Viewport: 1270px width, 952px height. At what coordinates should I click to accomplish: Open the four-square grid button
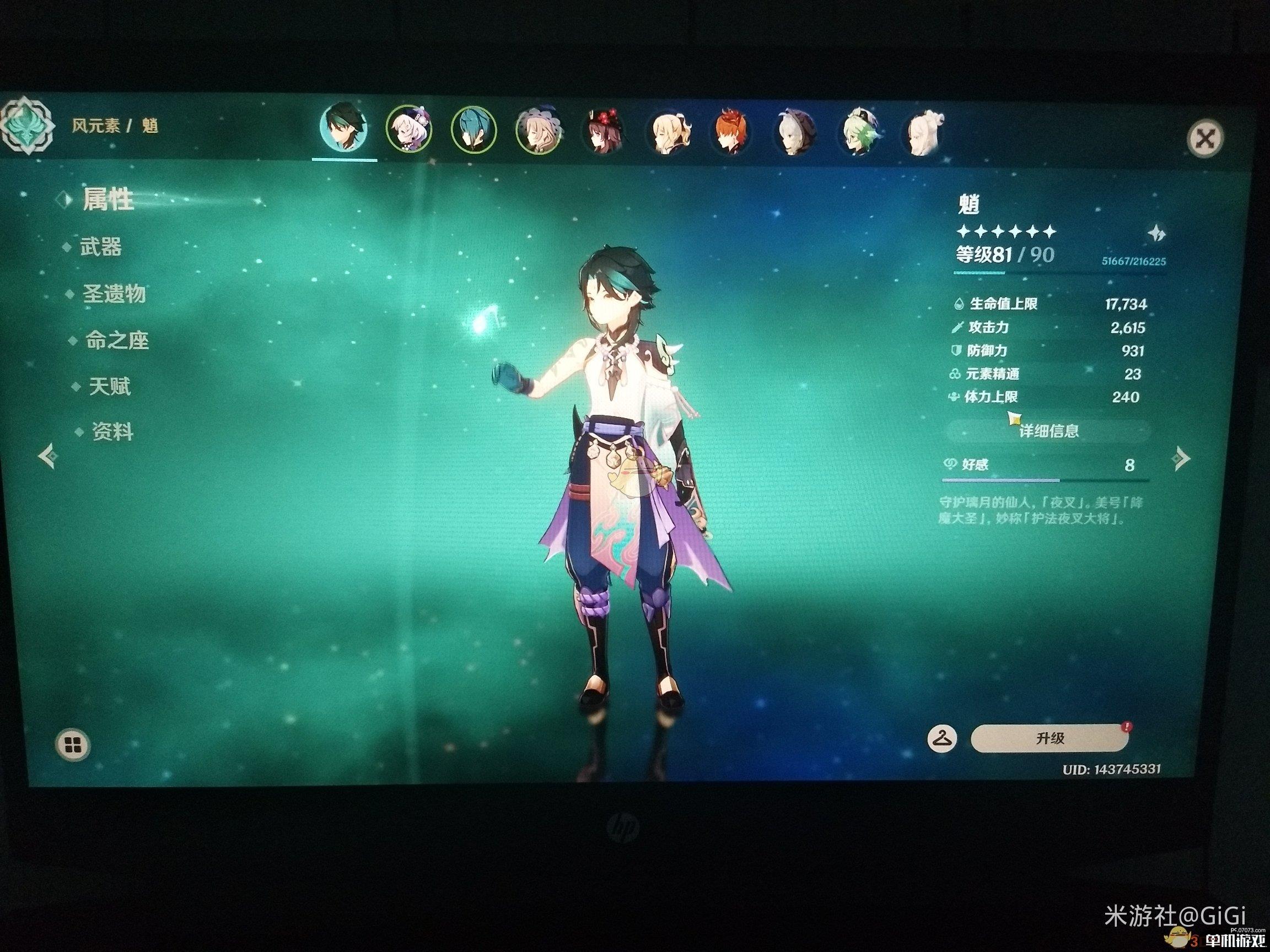pyautogui.click(x=73, y=745)
